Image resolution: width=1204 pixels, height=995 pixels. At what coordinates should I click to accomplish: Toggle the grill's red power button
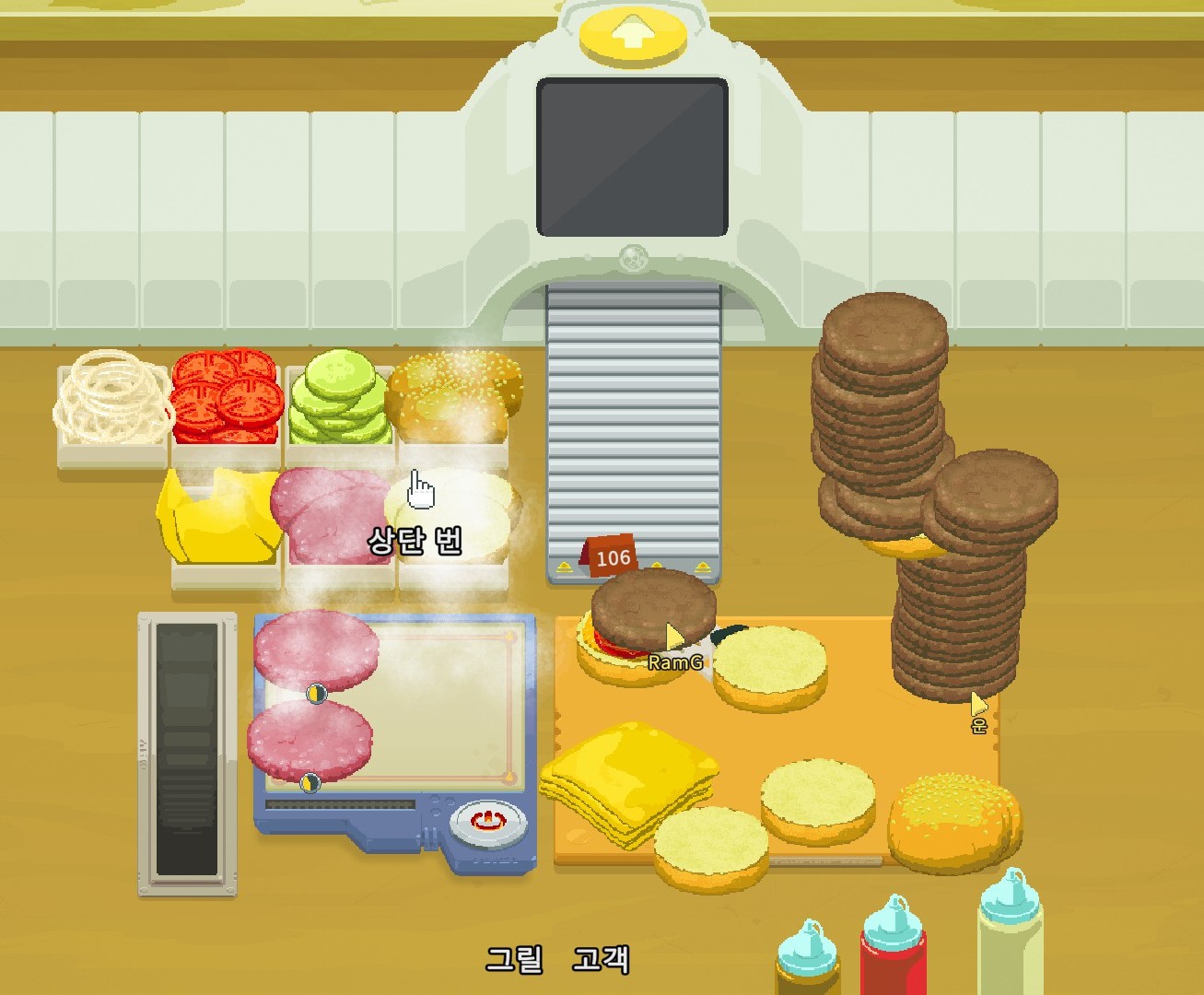pyautogui.click(x=487, y=819)
